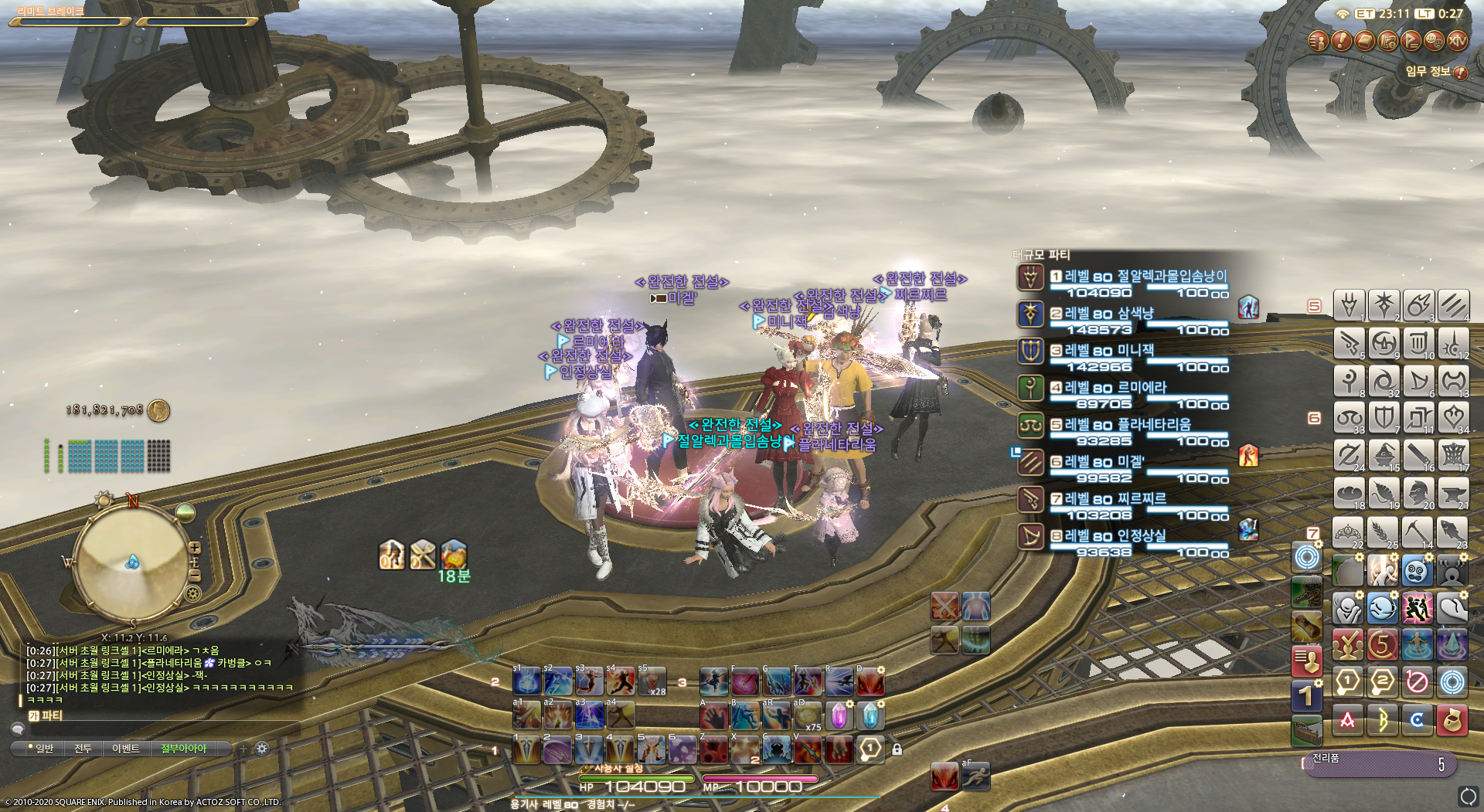Click the food buff icon showing 18분
The image size is (1484, 812).
tap(454, 556)
